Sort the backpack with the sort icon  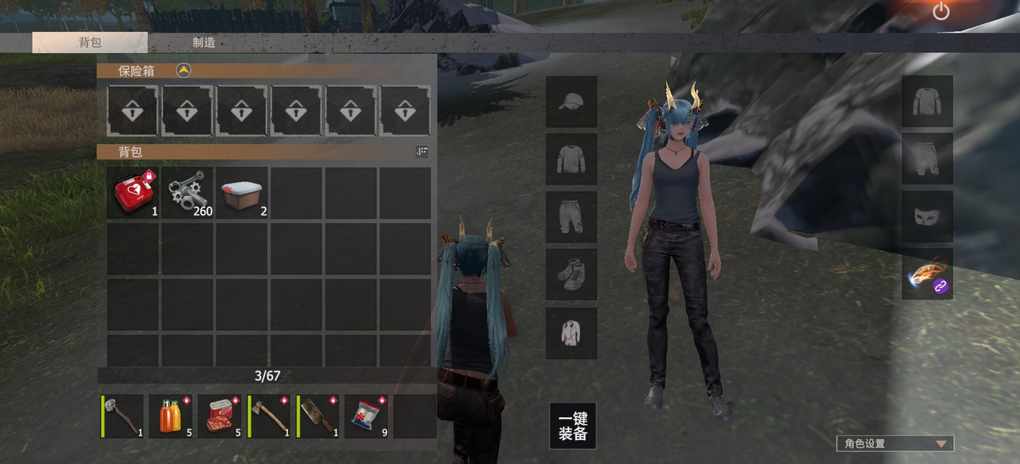[x=422, y=151]
